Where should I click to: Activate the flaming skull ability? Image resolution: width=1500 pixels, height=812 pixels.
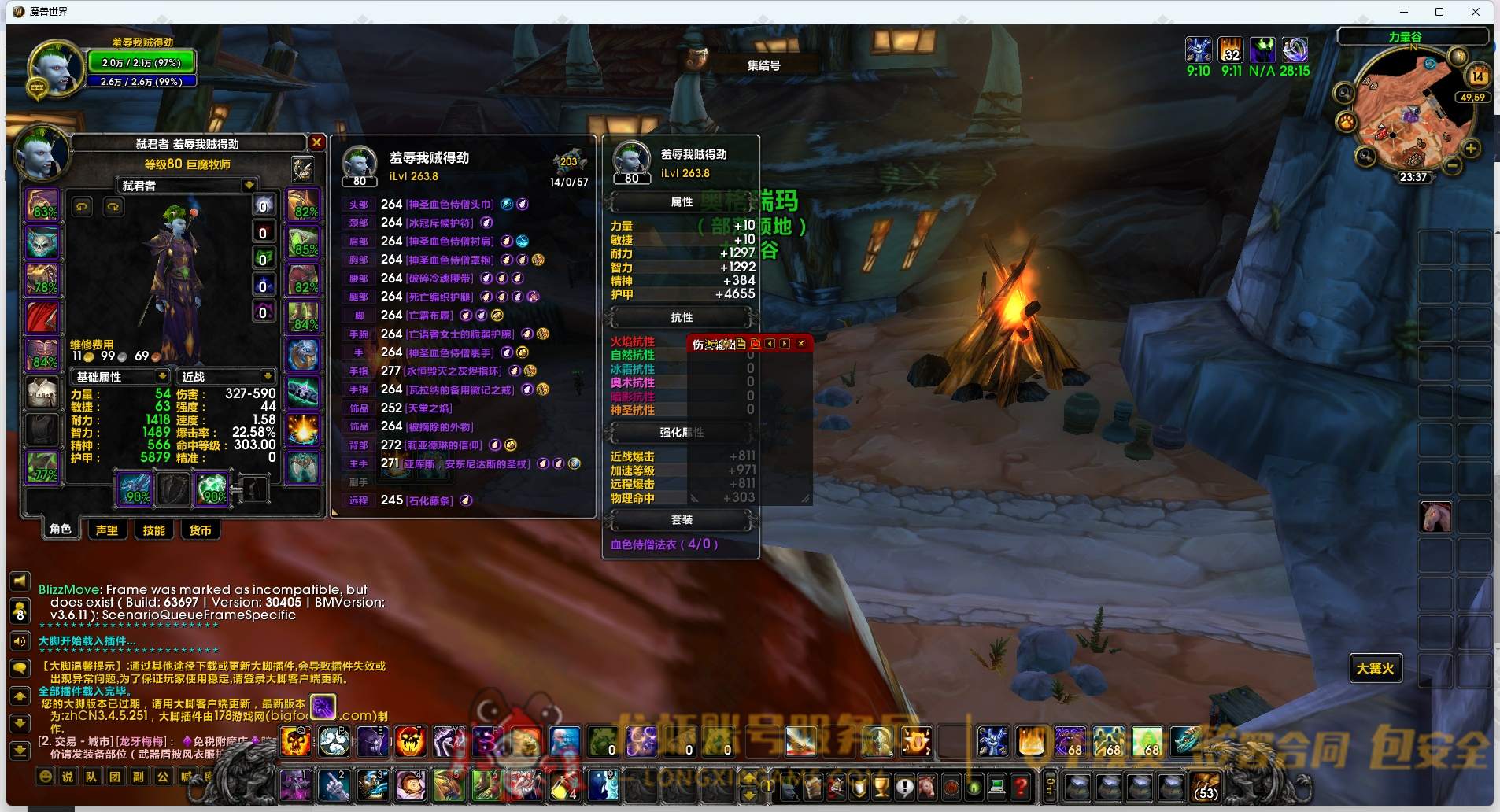tap(297, 742)
